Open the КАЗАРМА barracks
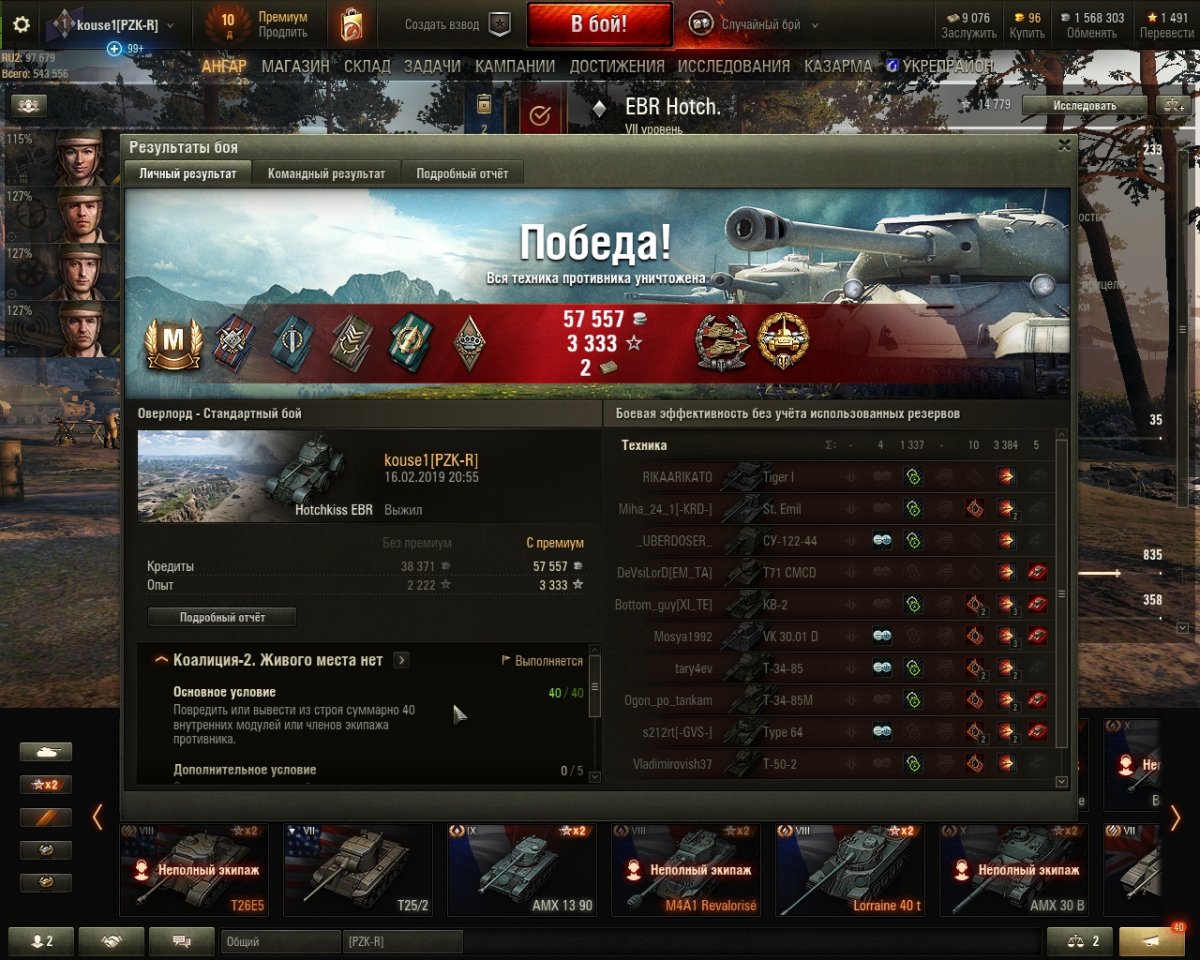This screenshot has width=1200, height=960. pyautogui.click(x=837, y=66)
